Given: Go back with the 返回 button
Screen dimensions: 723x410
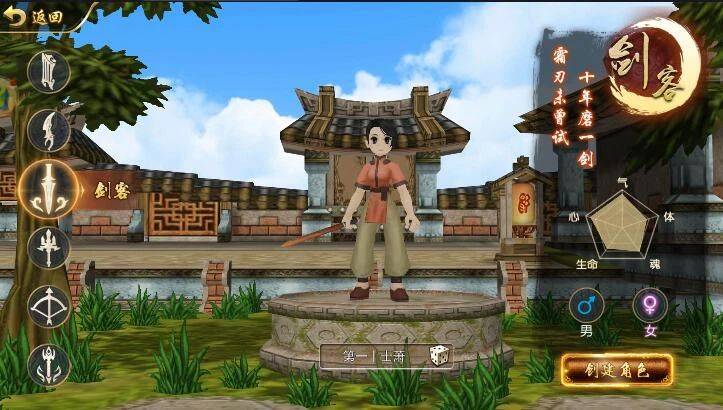Looking at the screenshot, I should click(x=36, y=16).
